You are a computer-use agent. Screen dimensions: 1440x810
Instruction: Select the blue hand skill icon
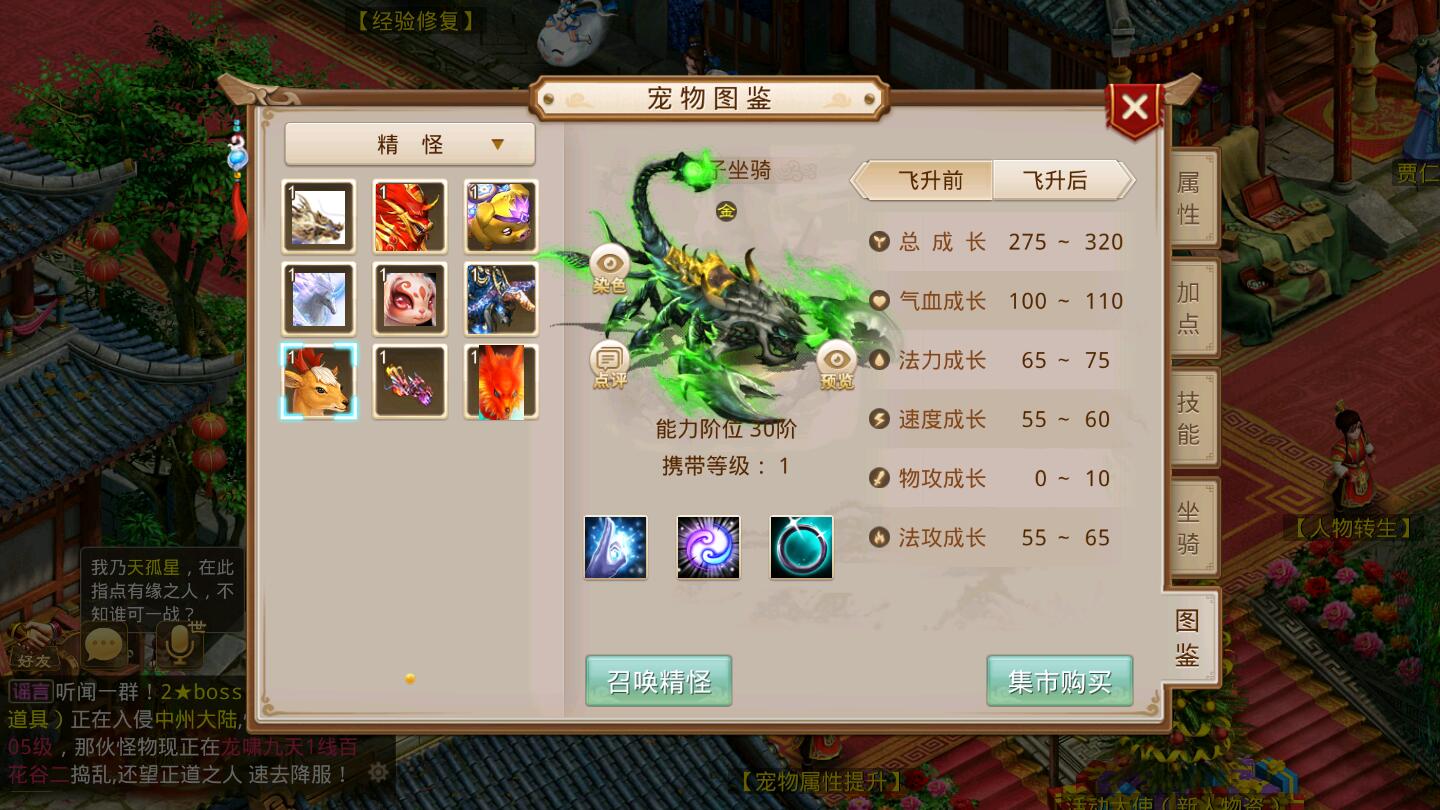pyautogui.click(x=615, y=546)
